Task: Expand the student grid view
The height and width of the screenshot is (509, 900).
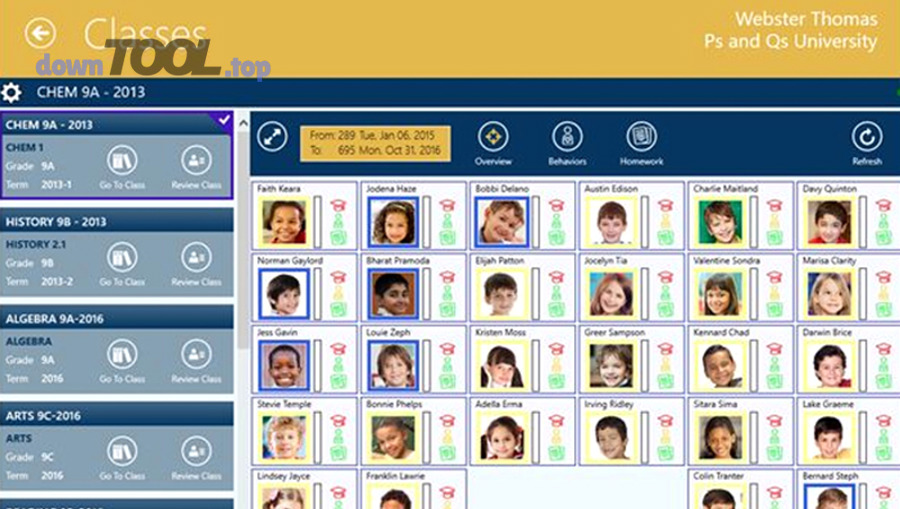Action: pos(272,137)
